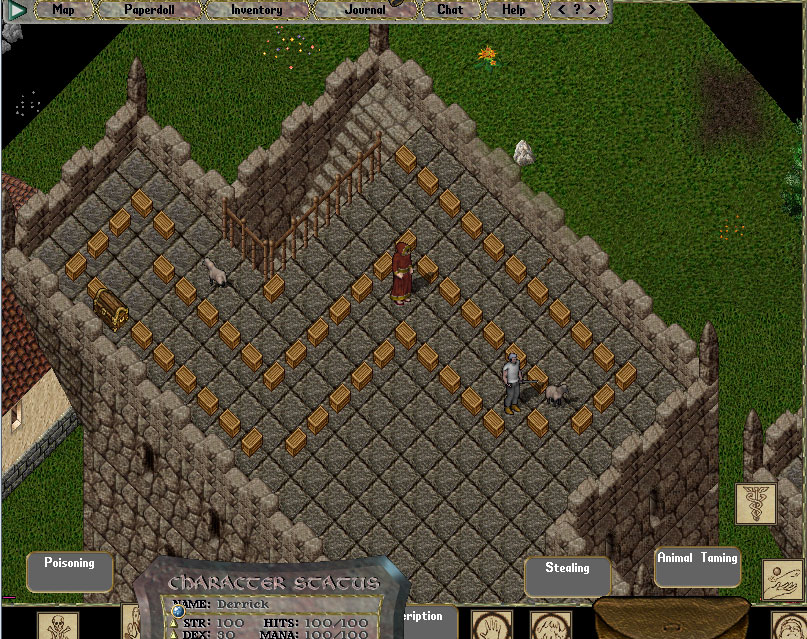The image size is (807, 639).
Task: Click the caduceus spell icon
Action: 755,504
